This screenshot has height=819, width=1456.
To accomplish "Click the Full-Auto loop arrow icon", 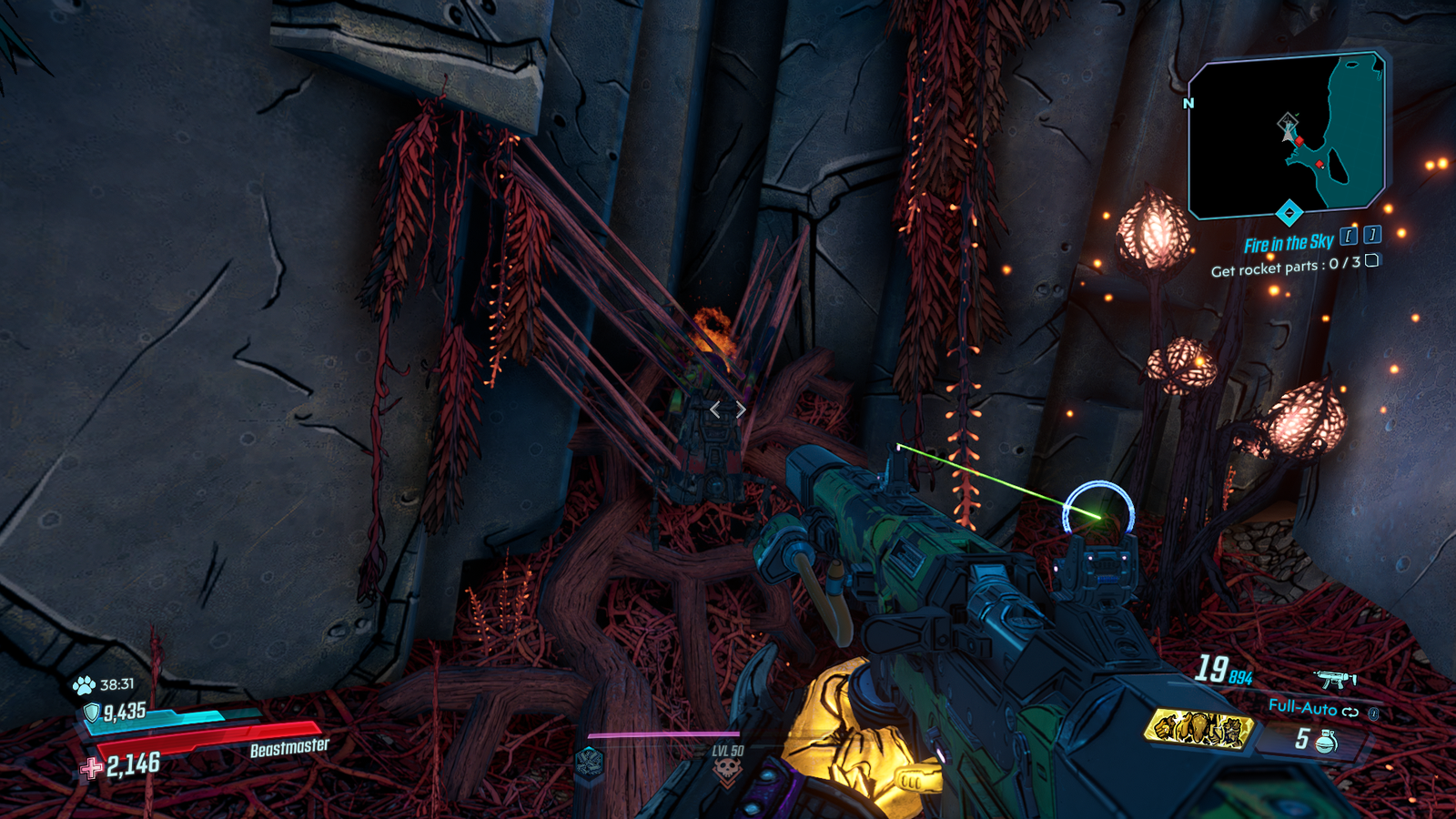I will click(x=1351, y=712).
